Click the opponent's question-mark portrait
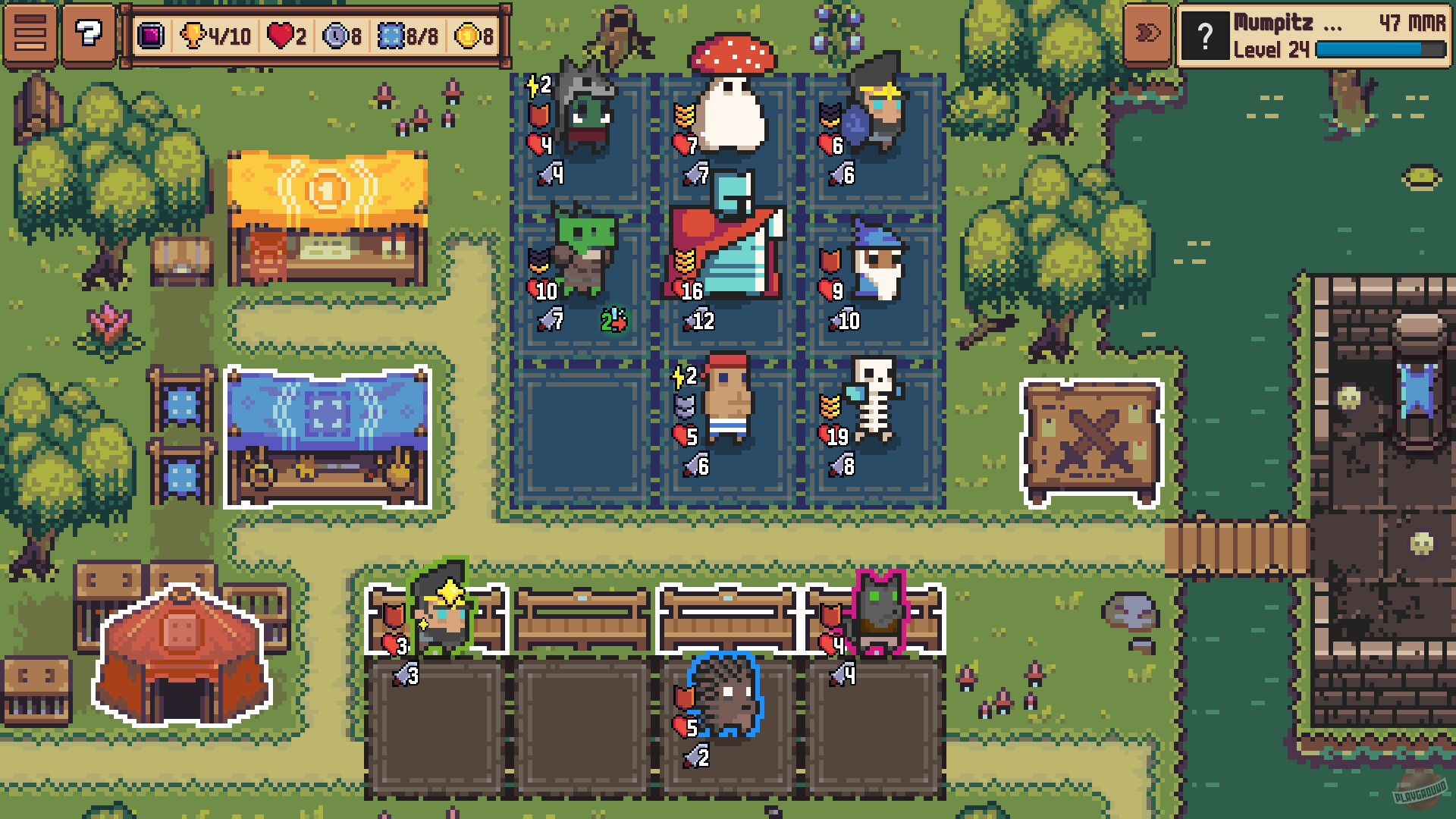 [1206, 34]
